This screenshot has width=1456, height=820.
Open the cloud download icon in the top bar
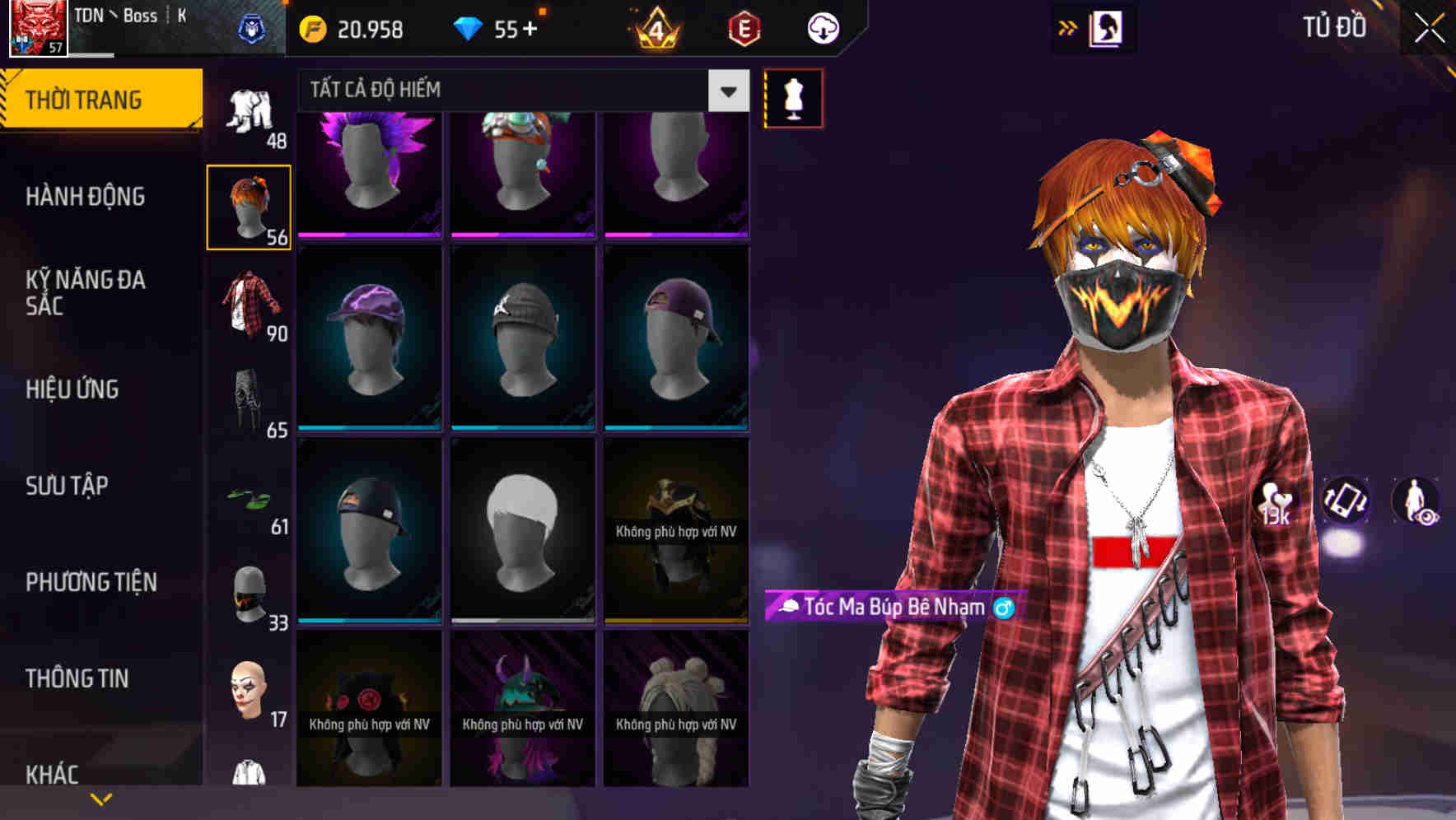pyautogui.click(x=821, y=27)
